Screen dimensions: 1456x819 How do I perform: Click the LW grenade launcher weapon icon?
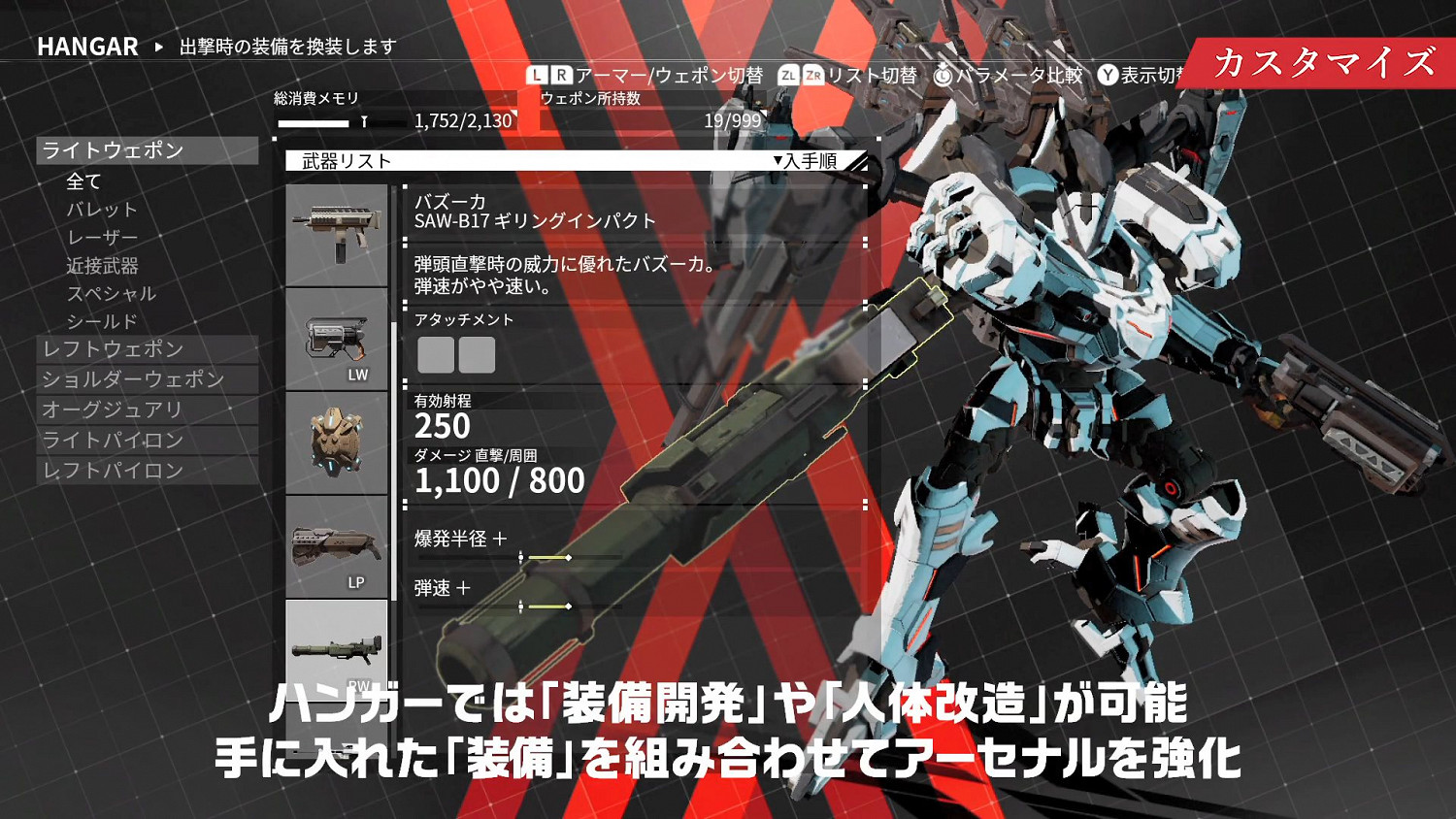335,342
